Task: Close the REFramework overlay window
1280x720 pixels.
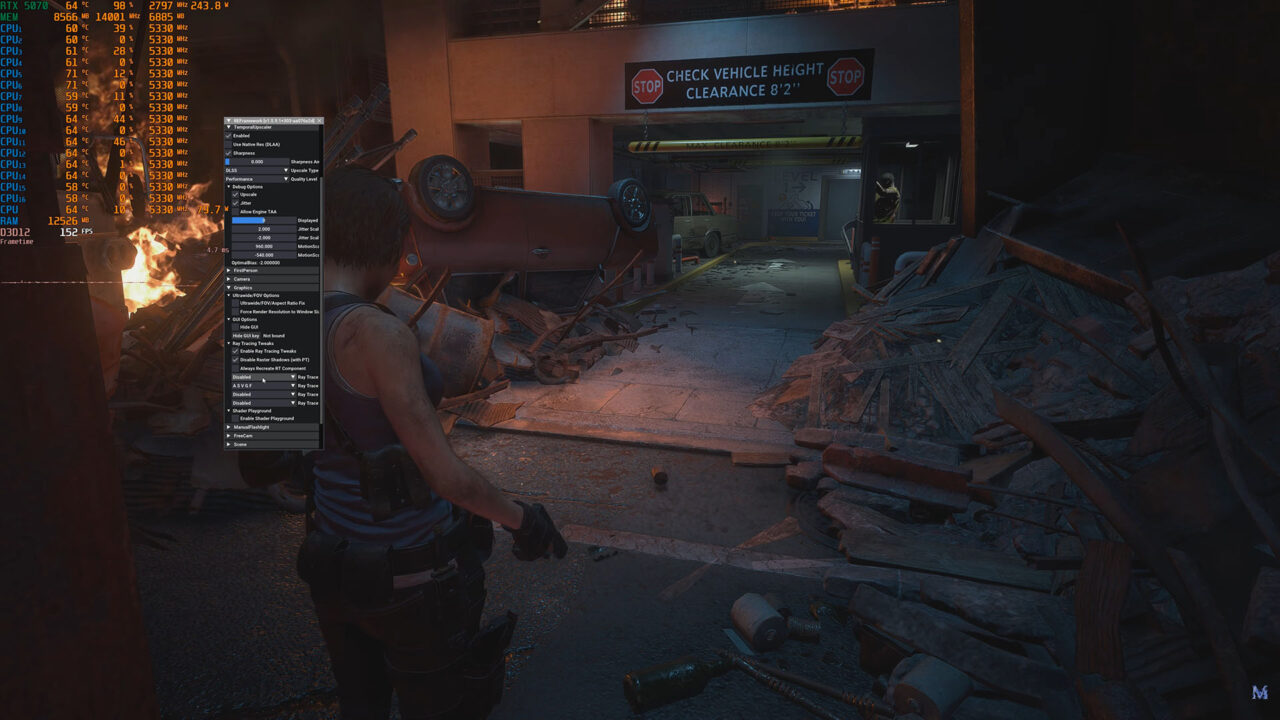Action: click(319, 120)
